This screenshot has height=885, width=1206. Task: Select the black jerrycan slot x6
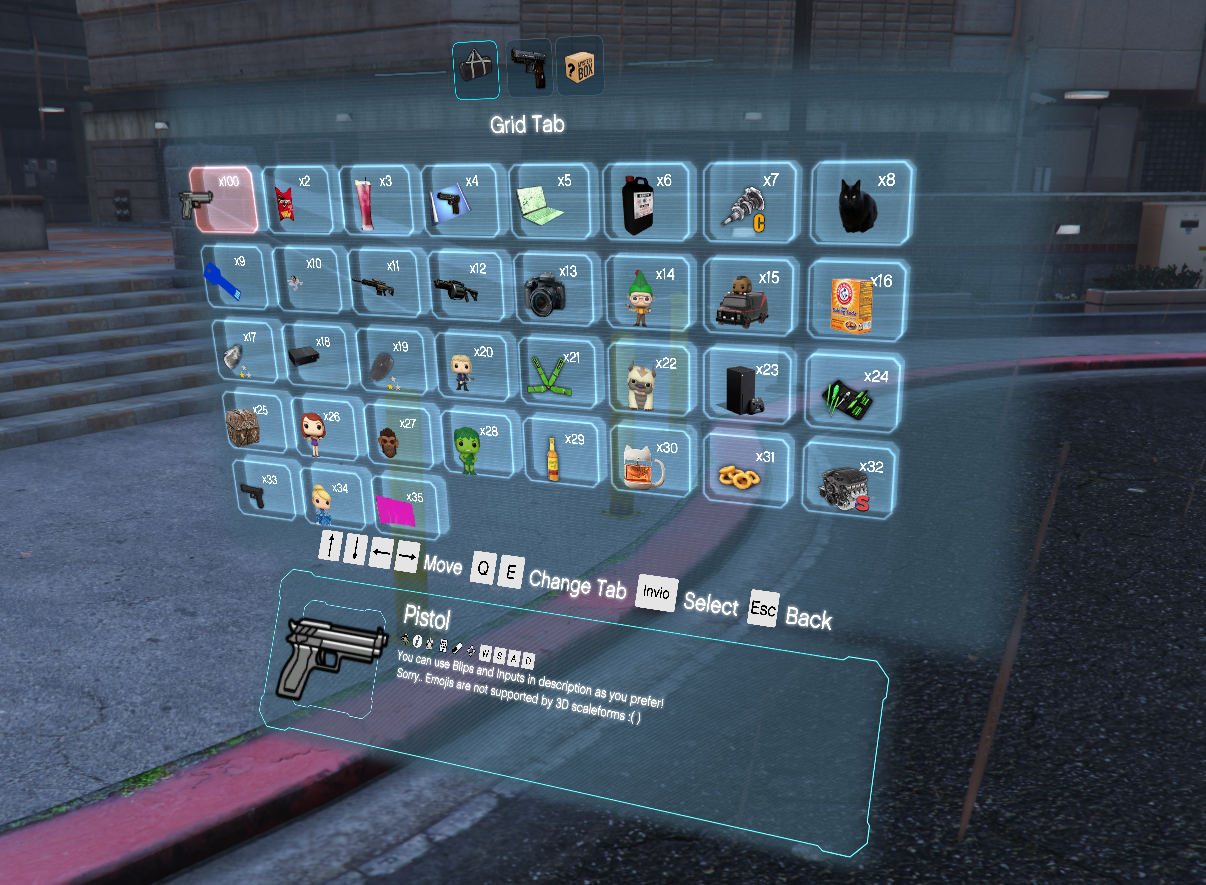tap(646, 200)
